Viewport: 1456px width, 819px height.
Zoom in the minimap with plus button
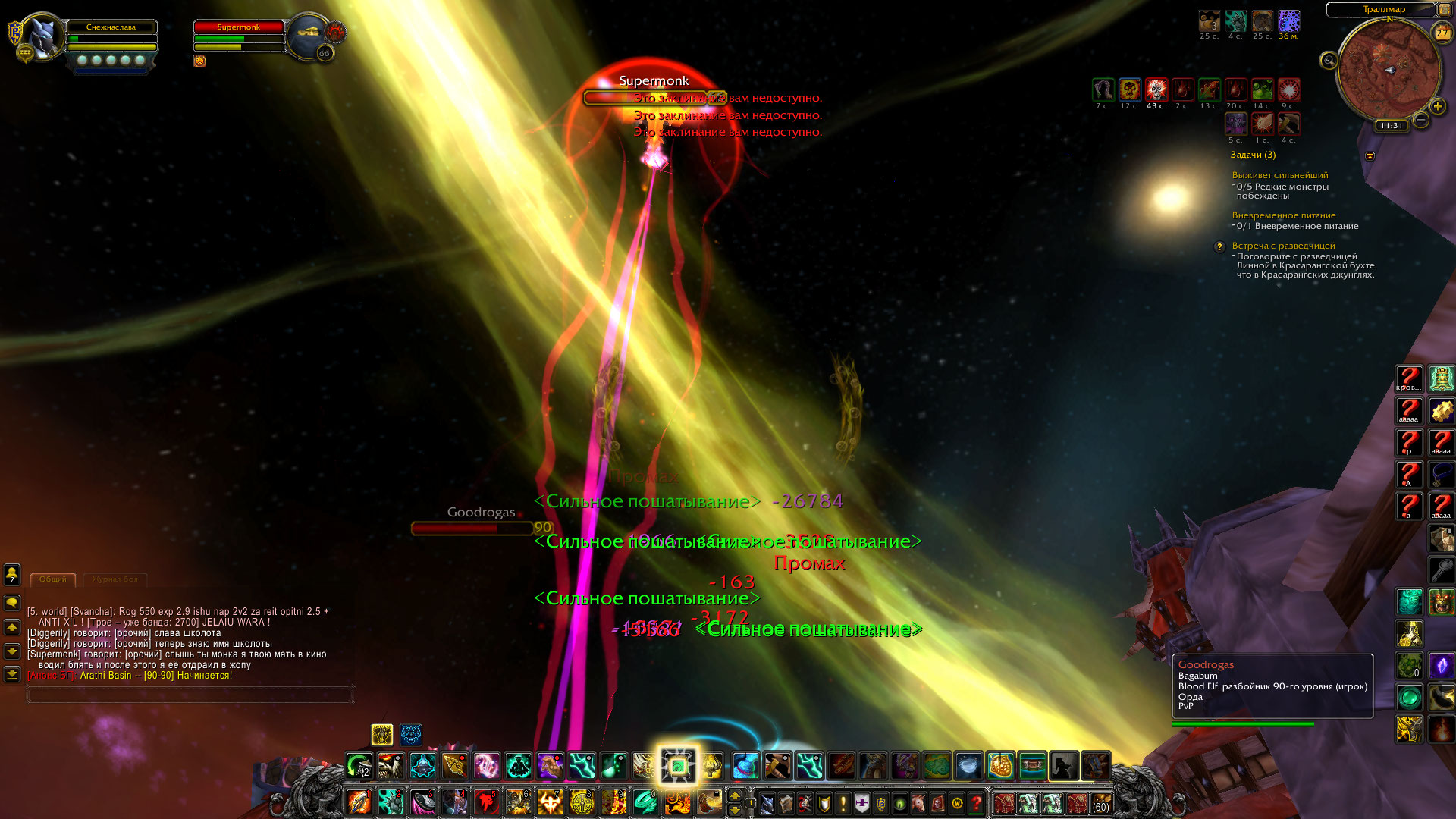1437,107
